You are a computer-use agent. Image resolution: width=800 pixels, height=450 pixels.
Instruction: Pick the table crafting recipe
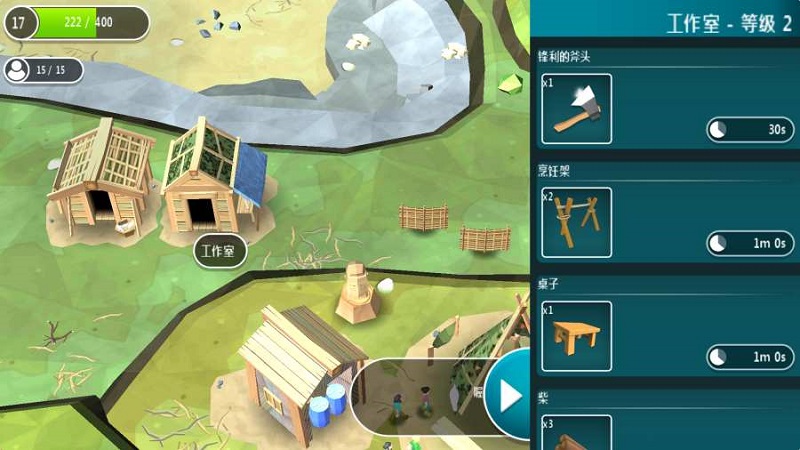(x=576, y=336)
